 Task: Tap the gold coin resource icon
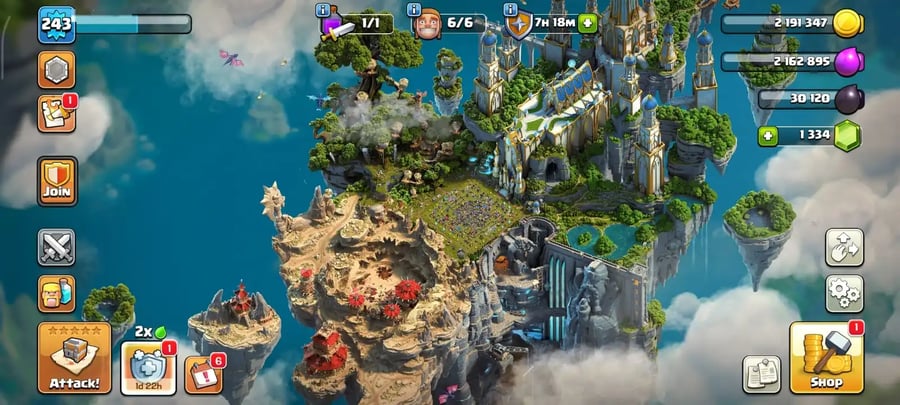(847, 23)
